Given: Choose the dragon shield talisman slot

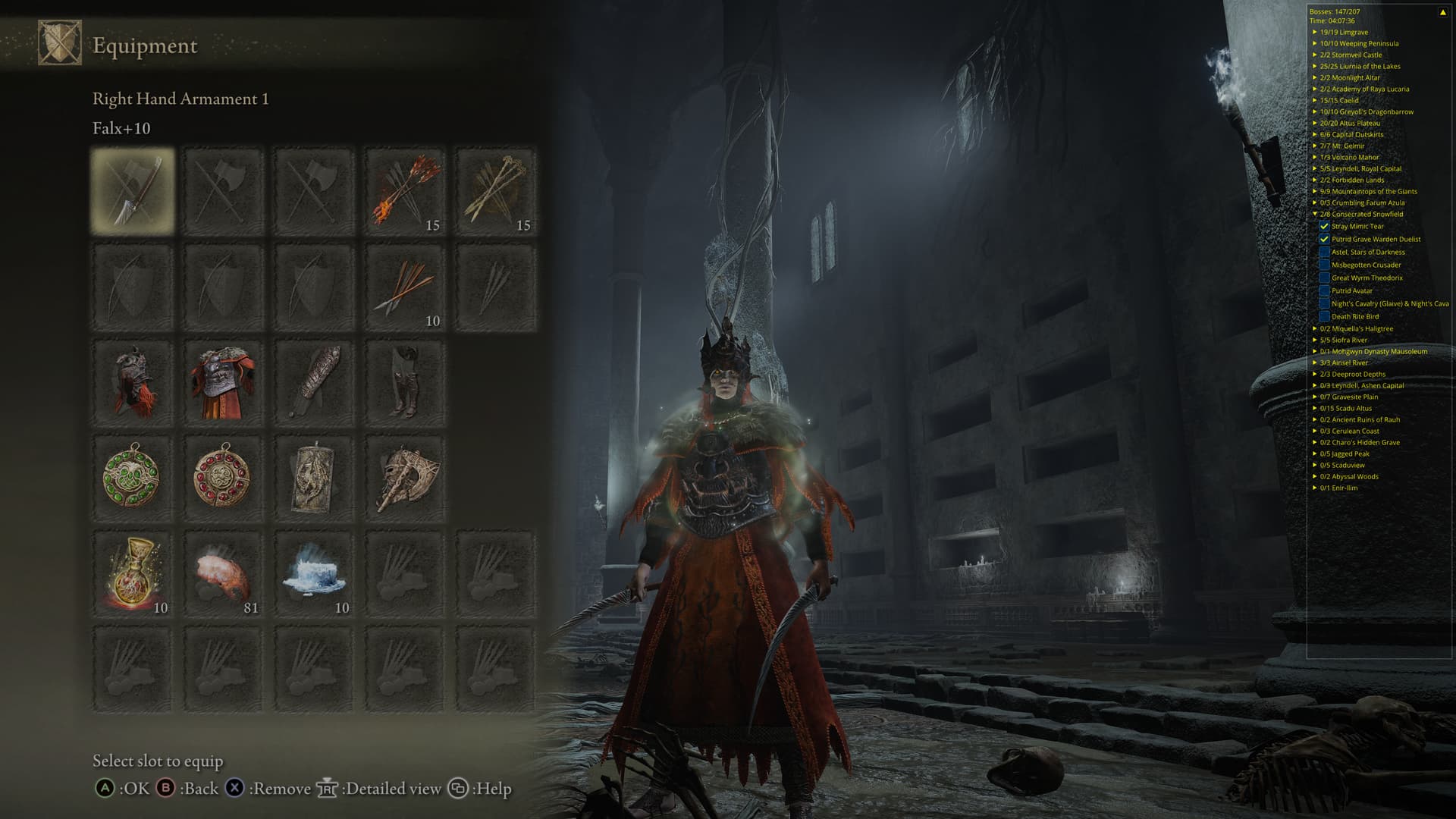Looking at the screenshot, I should 314,478.
